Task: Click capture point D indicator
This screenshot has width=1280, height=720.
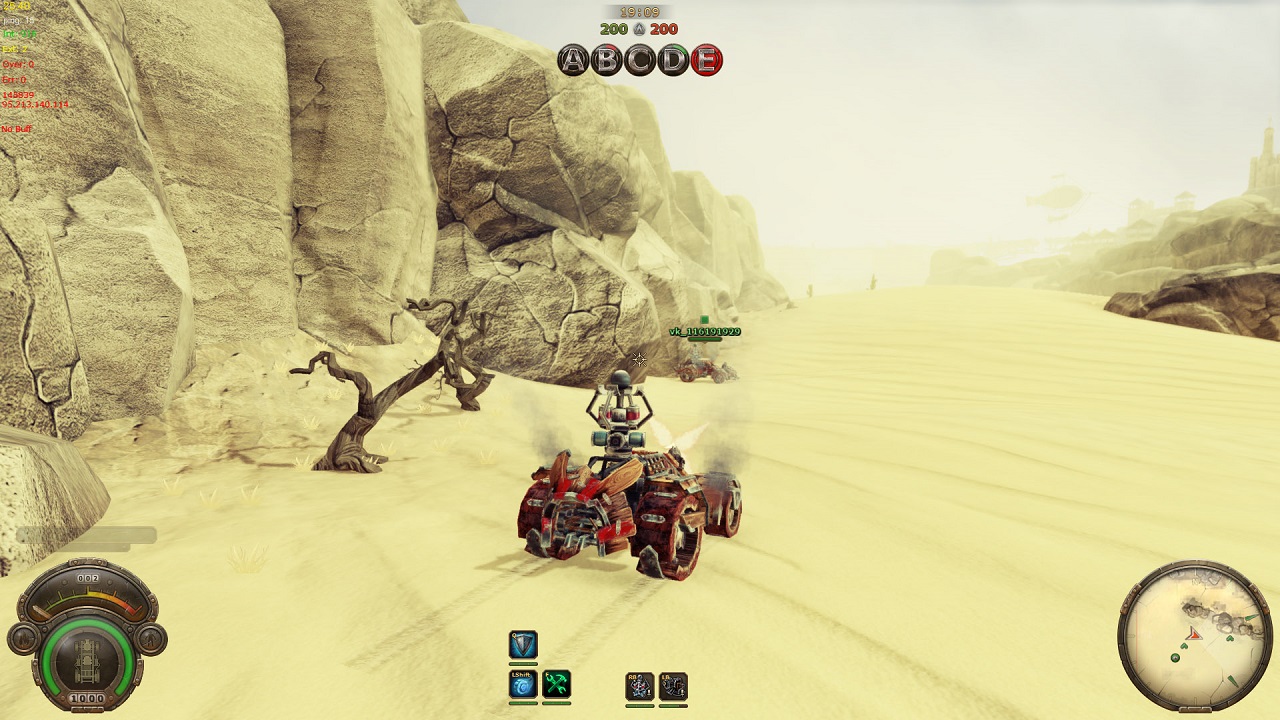Action: point(673,60)
